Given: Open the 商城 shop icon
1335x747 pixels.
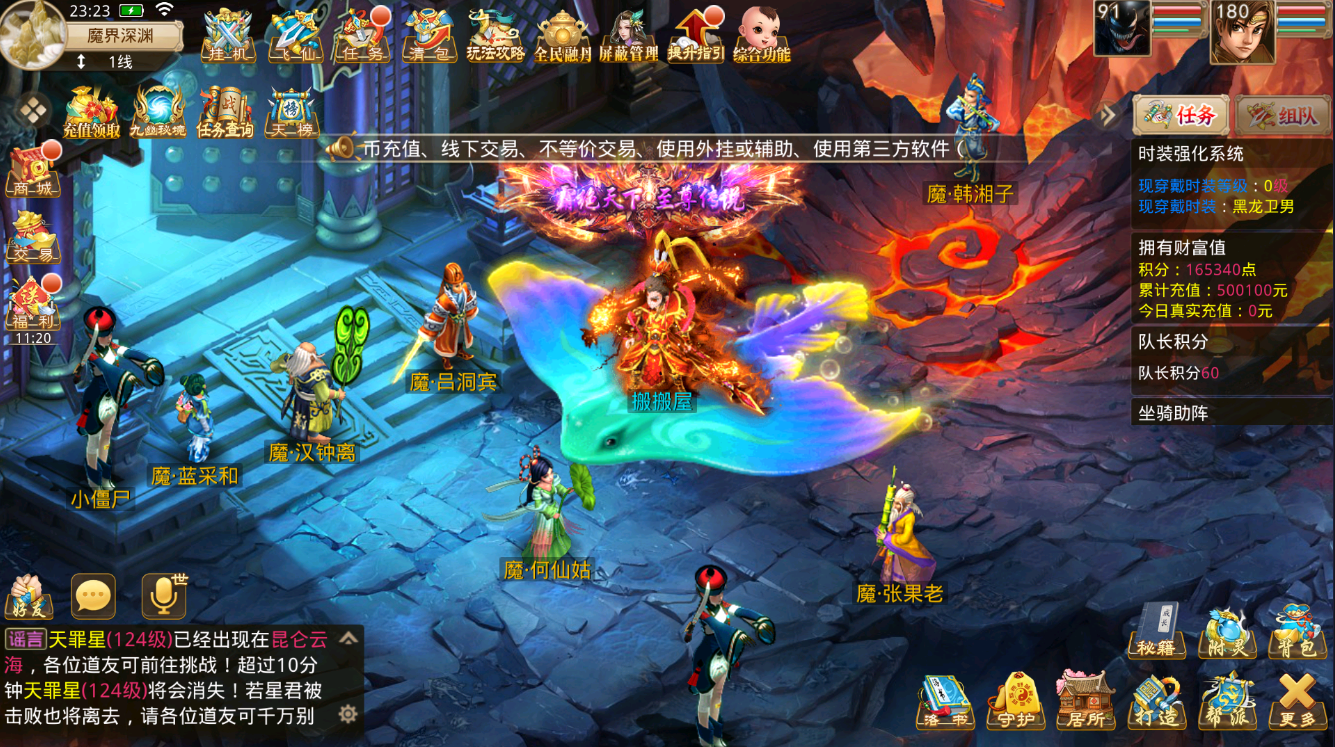Looking at the screenshot, I should click(x=33, y=169).
